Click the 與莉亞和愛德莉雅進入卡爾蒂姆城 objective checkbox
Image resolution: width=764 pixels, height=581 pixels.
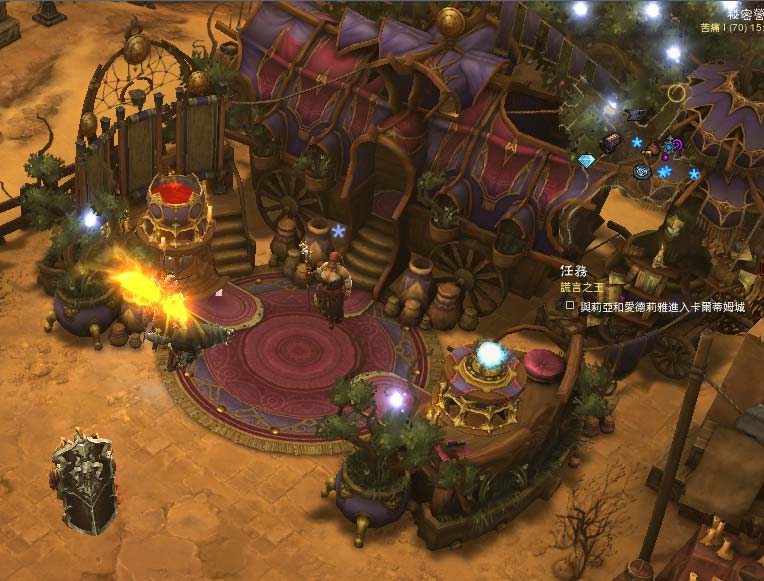click(570, 306)
